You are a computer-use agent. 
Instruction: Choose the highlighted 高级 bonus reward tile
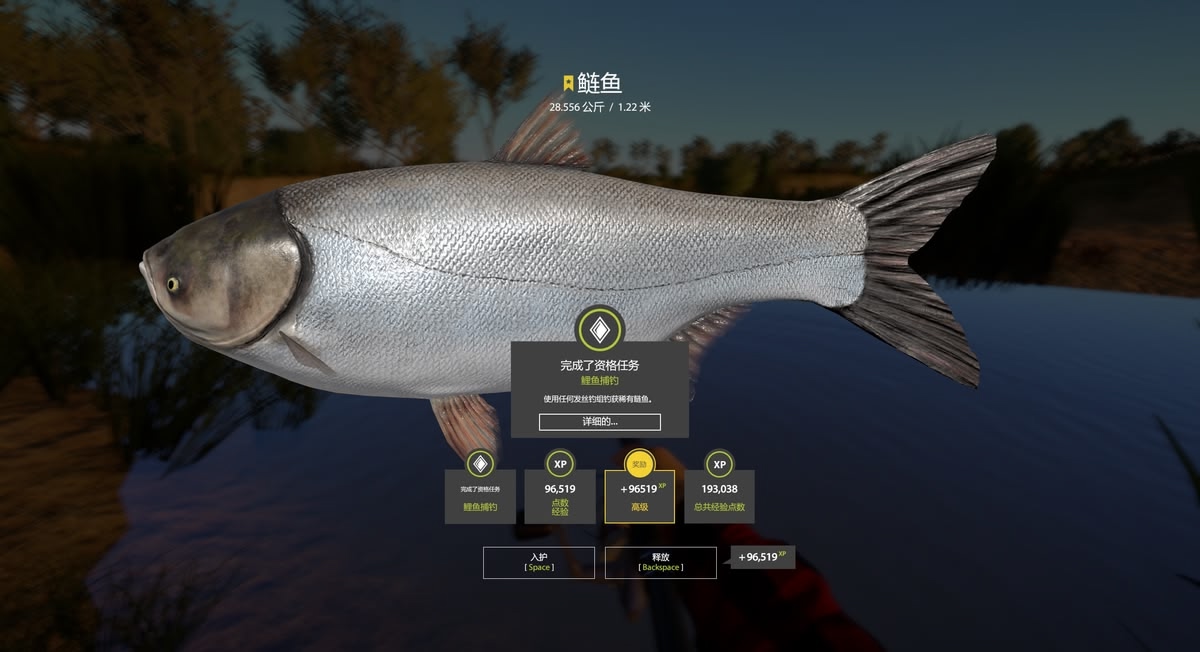(x=639, y=496)
